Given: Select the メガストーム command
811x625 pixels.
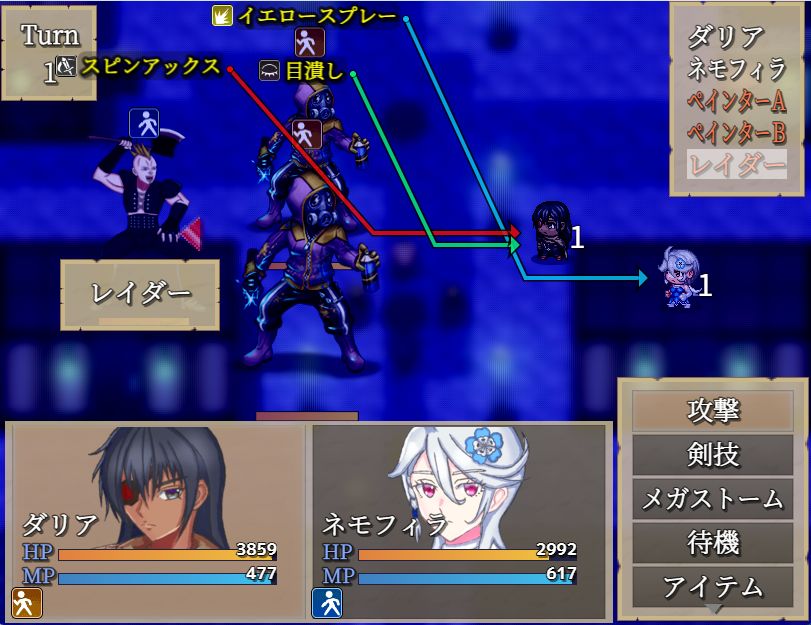Looking at the screenshot, I should [x=712, y=498].
